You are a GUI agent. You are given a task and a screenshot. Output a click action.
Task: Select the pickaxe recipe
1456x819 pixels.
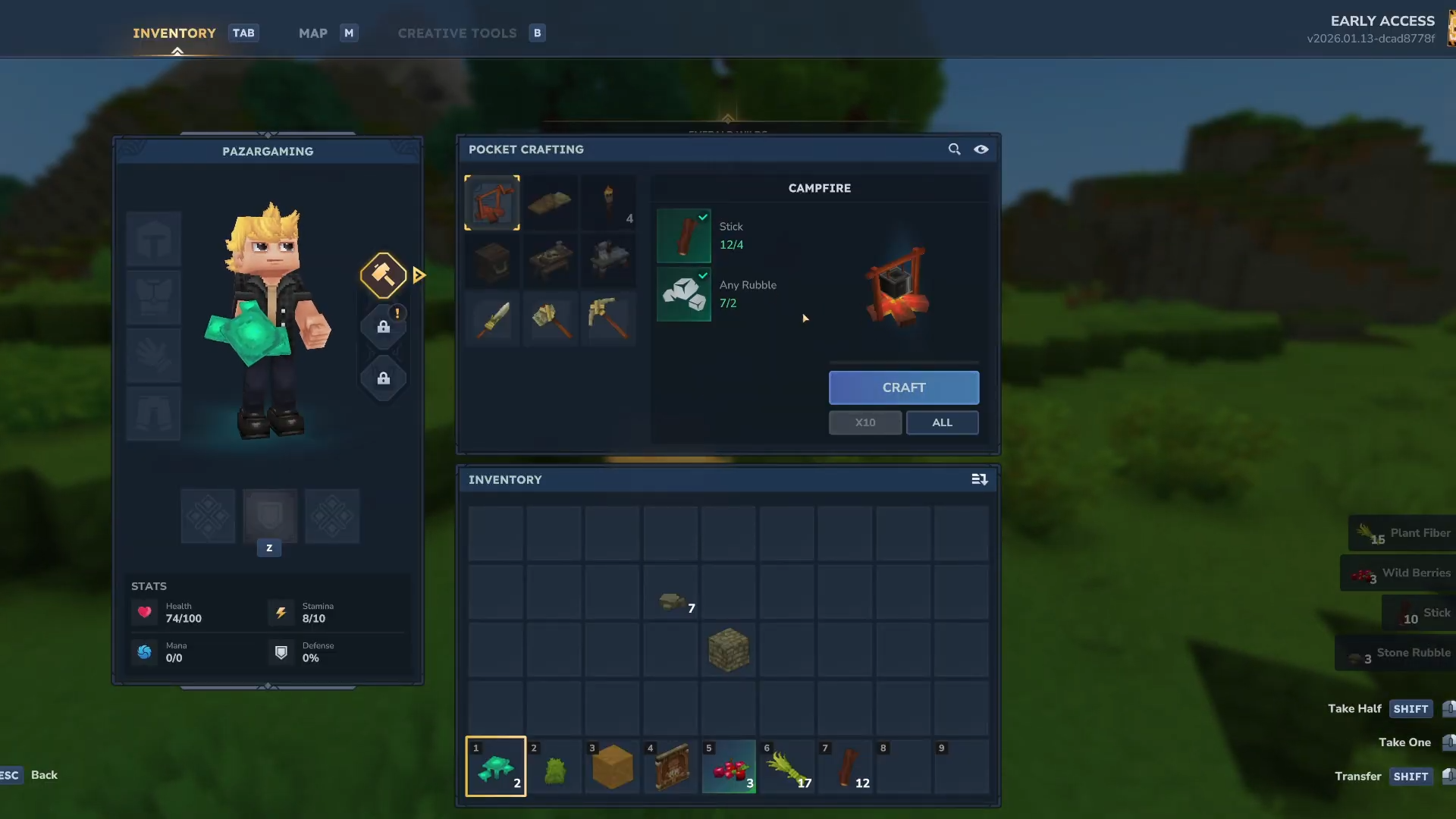[x=608, y=318]
